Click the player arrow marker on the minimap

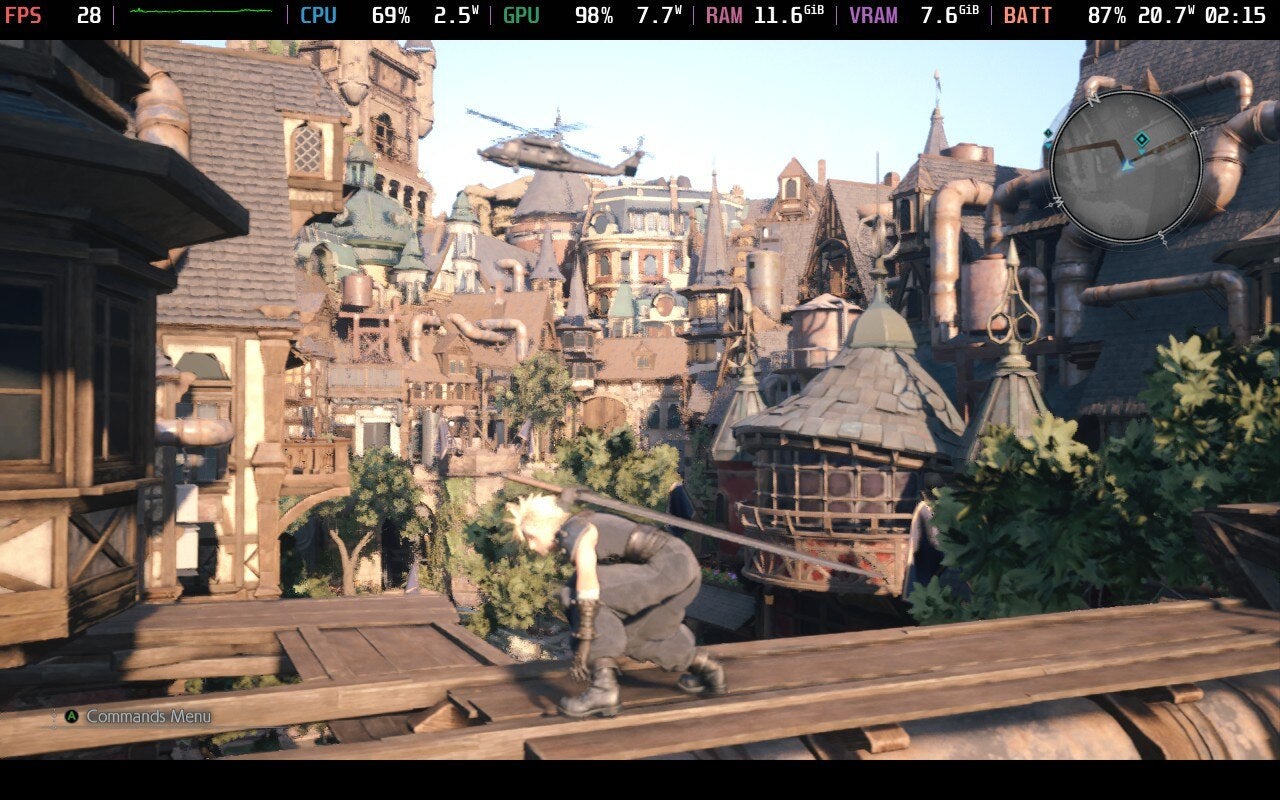(x=1127, y=165)
